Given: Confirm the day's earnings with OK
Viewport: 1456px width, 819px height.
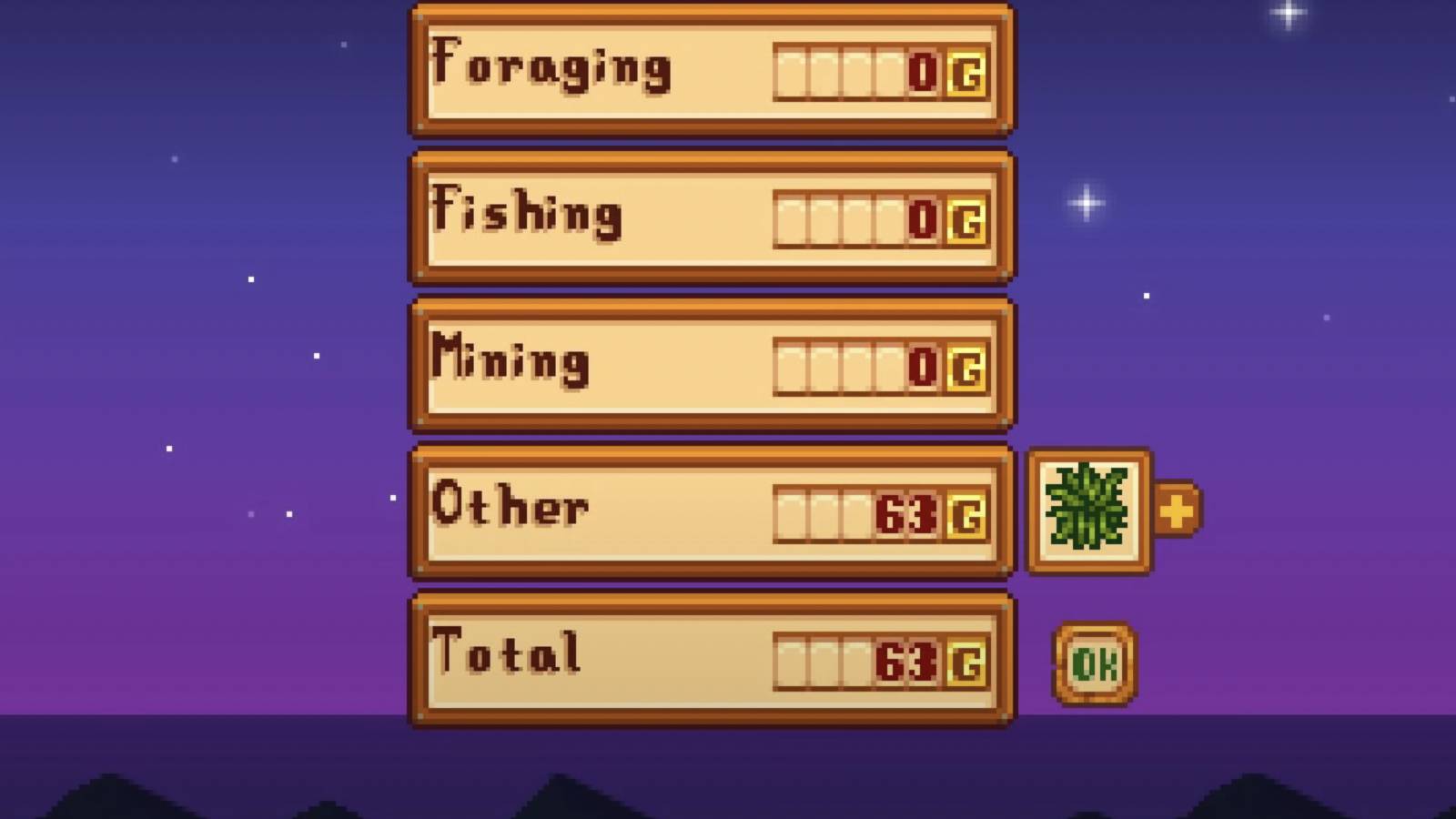Looking at the screenshot, I should click(1095, 661).
